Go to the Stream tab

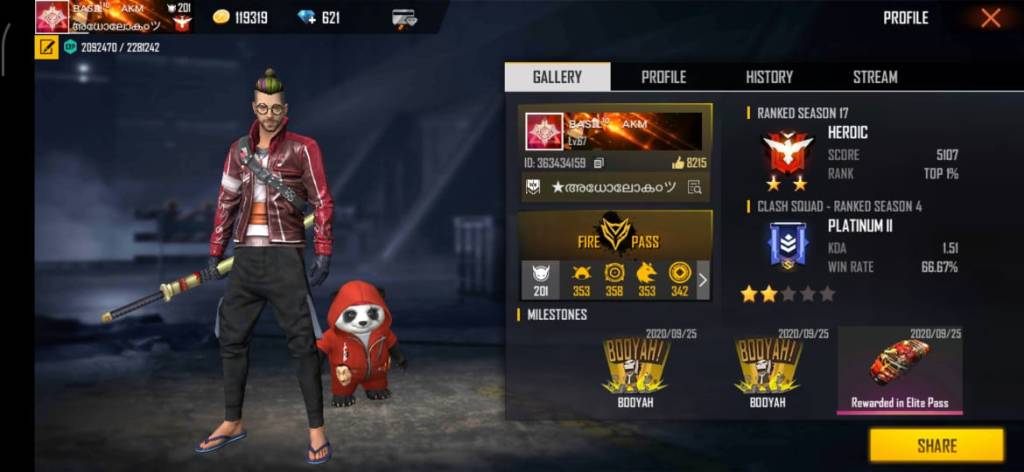pos(875,77)
